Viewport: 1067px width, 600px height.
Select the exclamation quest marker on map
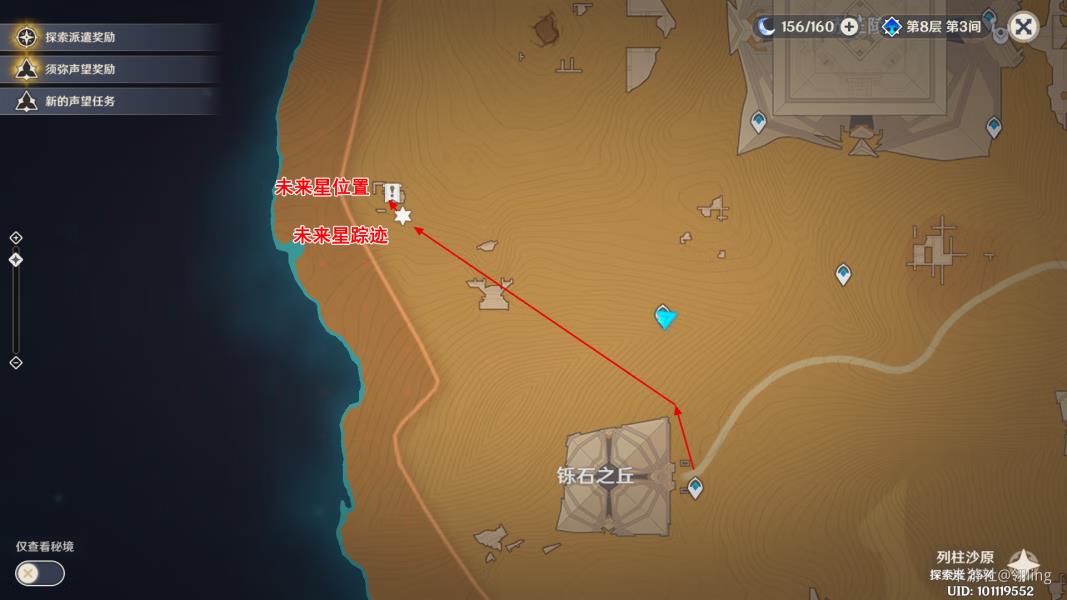(x=394, y=193)
